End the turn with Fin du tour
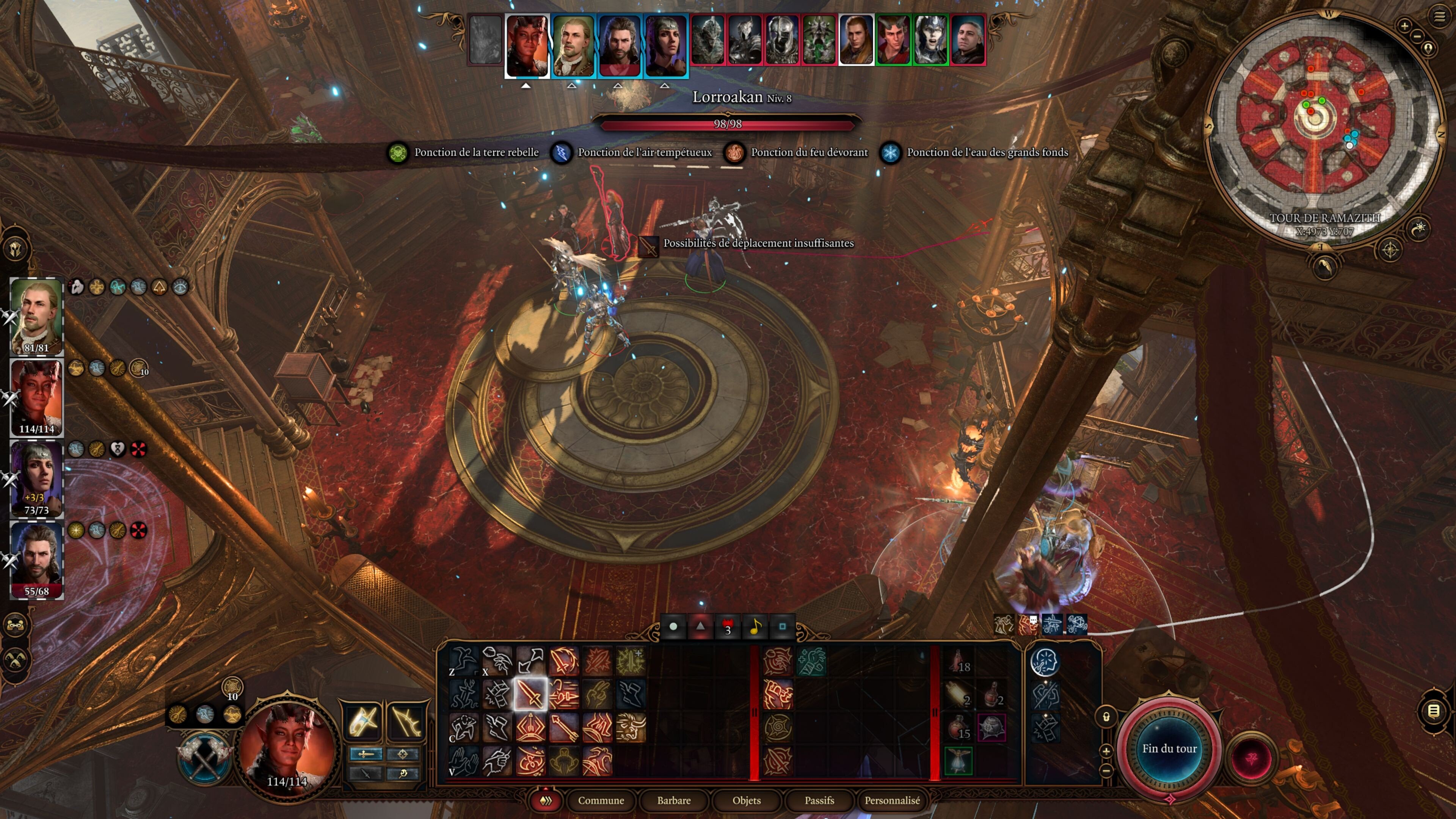1456x819 pixels. pos(1169,748)
